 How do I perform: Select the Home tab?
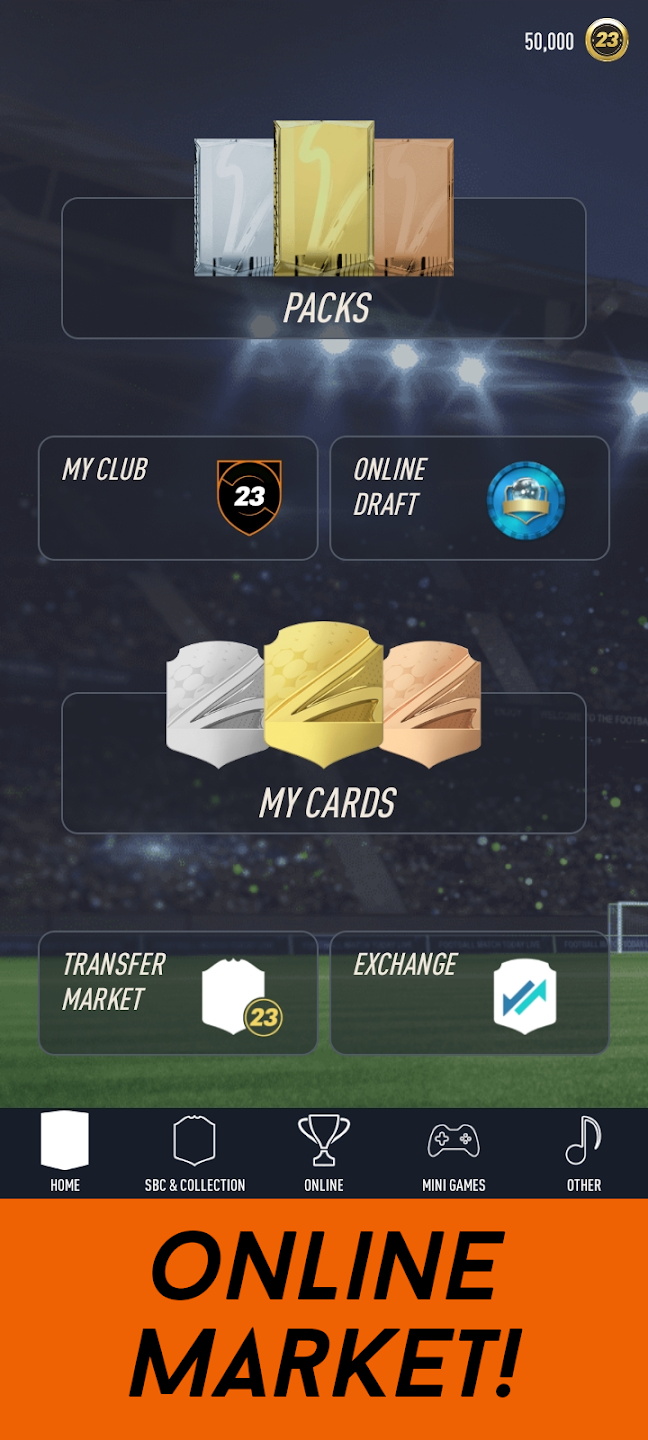[65, 1152]
